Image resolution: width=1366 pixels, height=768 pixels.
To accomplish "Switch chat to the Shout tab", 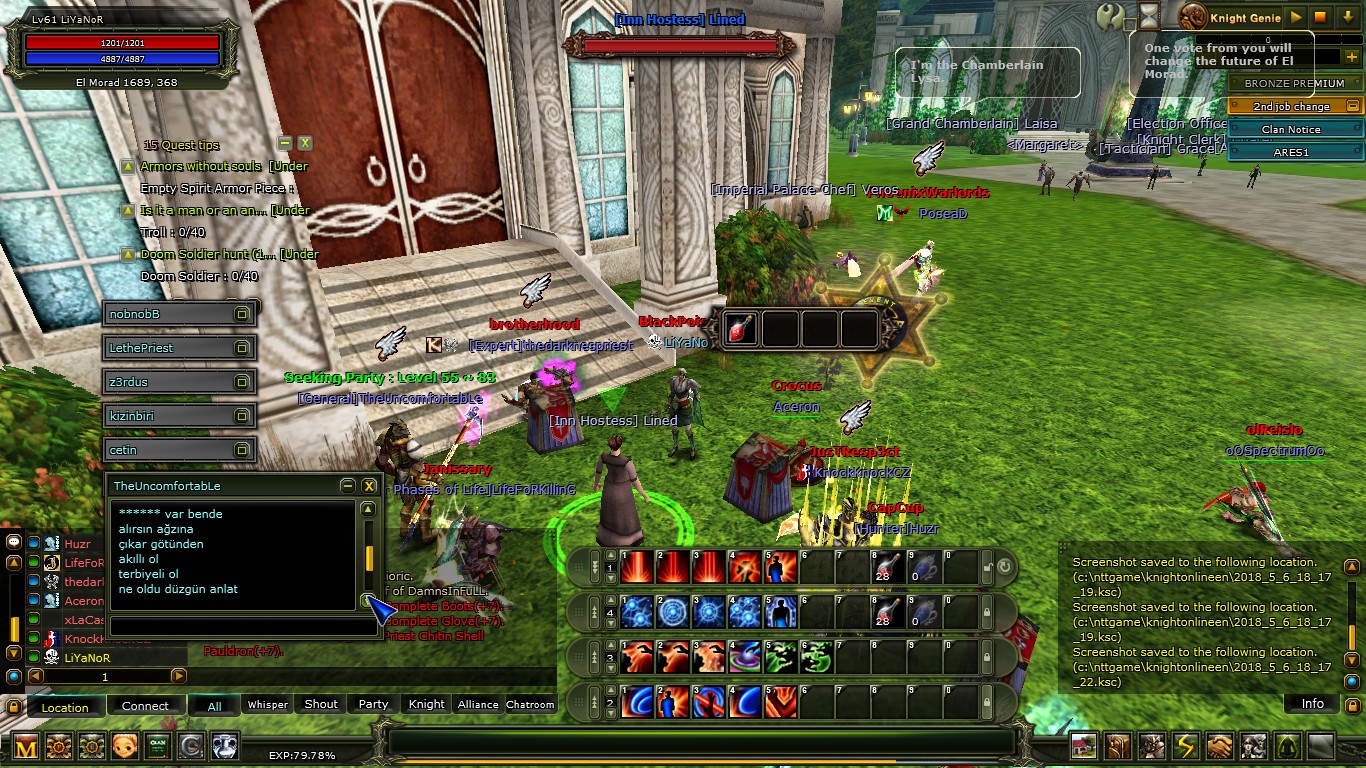I will tap(321, 705).
